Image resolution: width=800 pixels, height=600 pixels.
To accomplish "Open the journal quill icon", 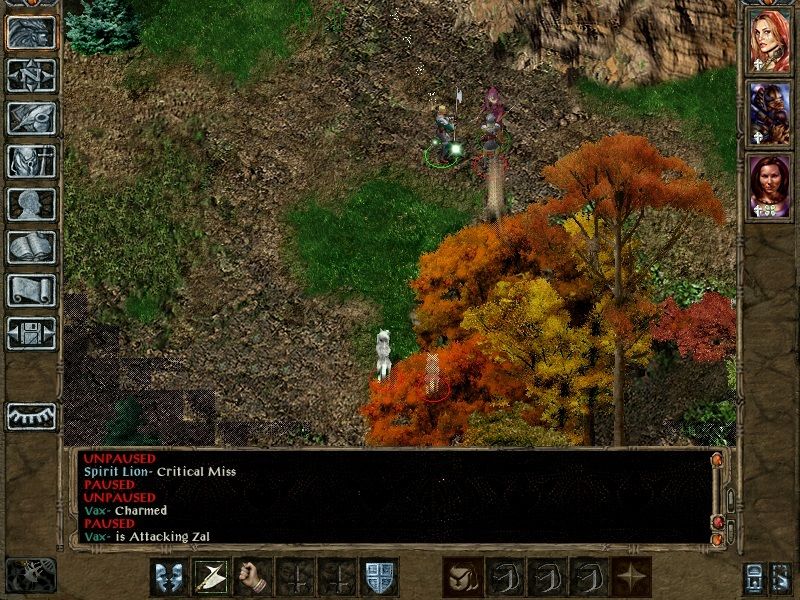I will click(31, 118).
